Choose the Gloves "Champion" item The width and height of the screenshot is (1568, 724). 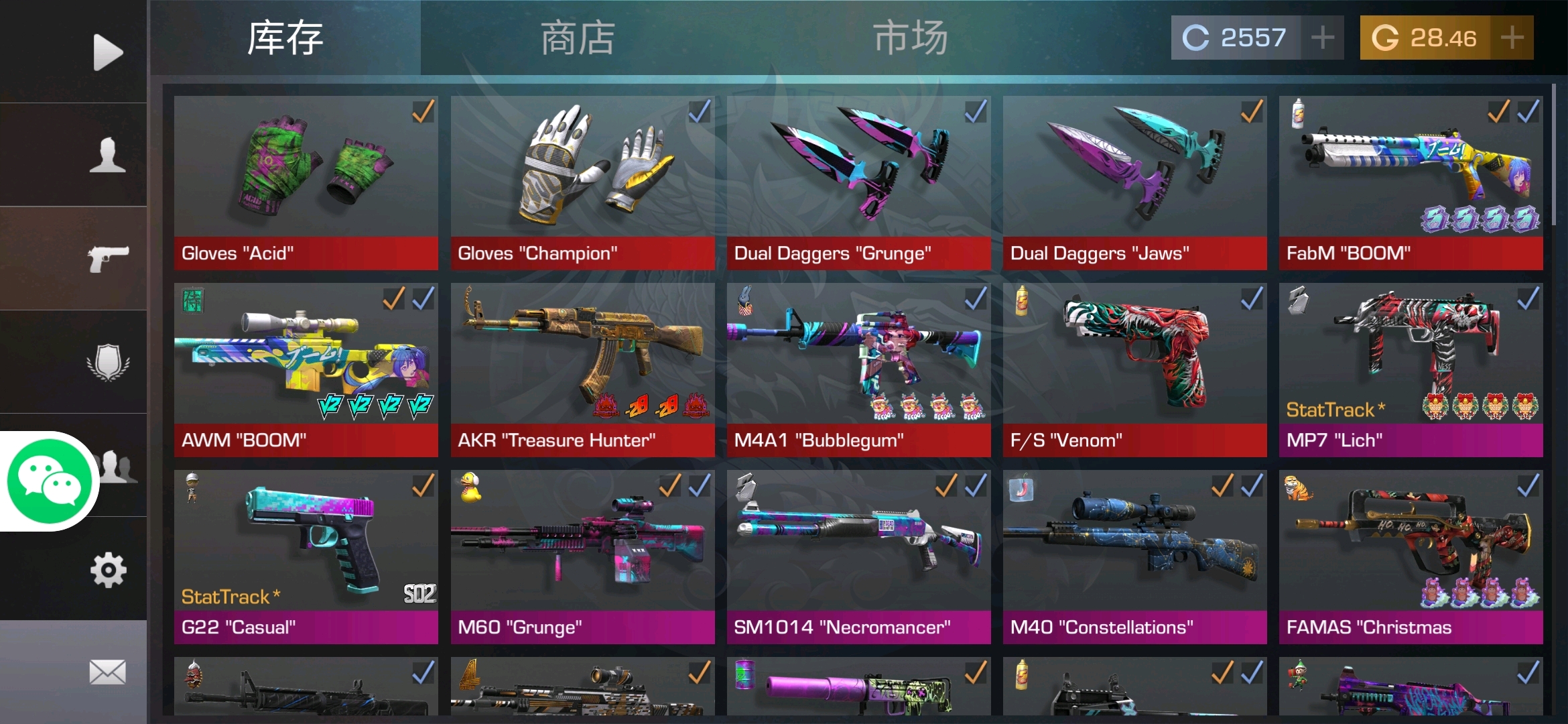(582, 182)
